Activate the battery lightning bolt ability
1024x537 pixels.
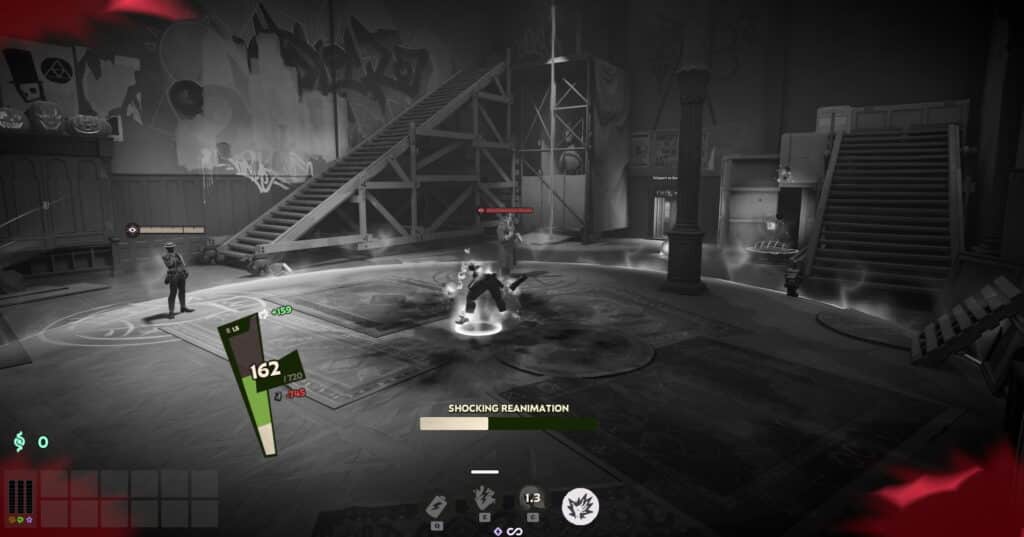point(436,503)
